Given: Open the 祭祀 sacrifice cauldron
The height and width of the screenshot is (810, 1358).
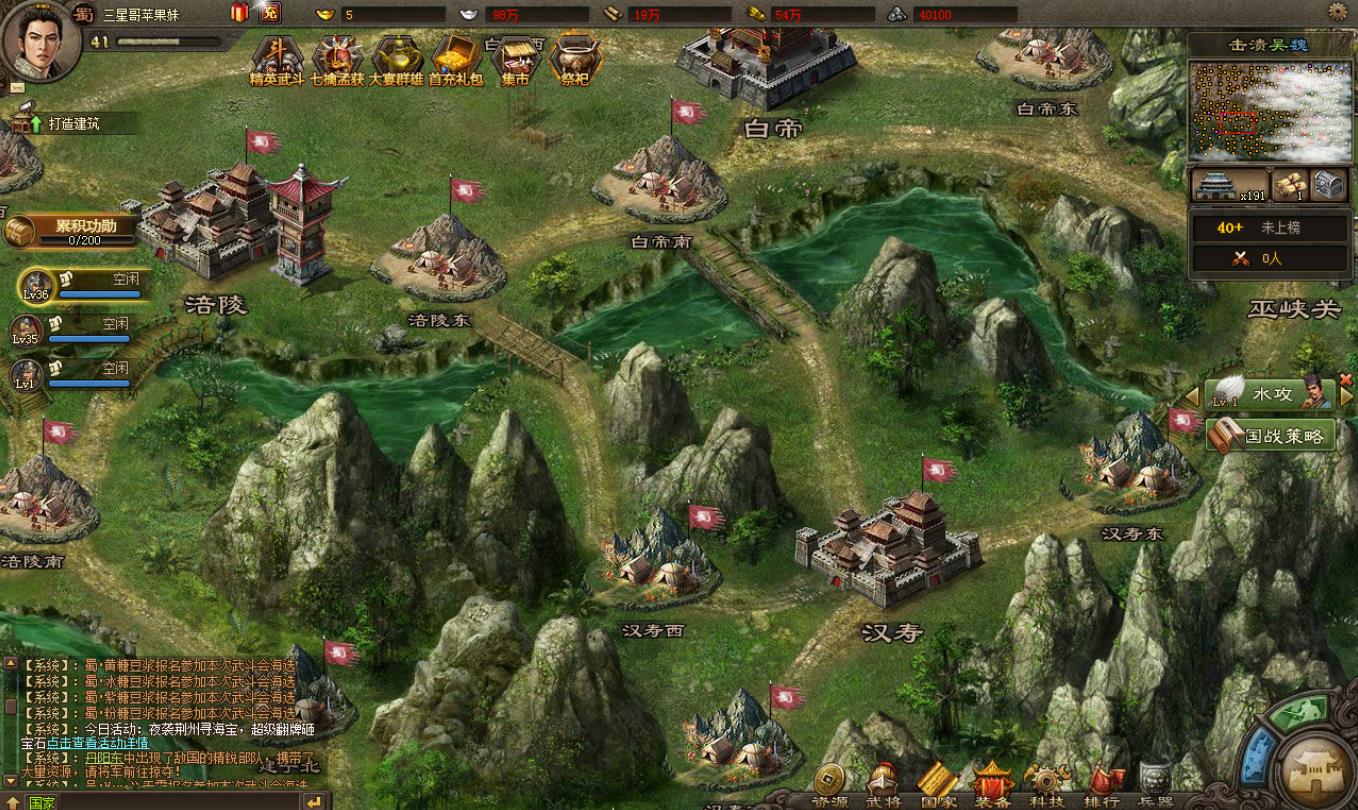Looking at the screenshot, I should 575,58.
